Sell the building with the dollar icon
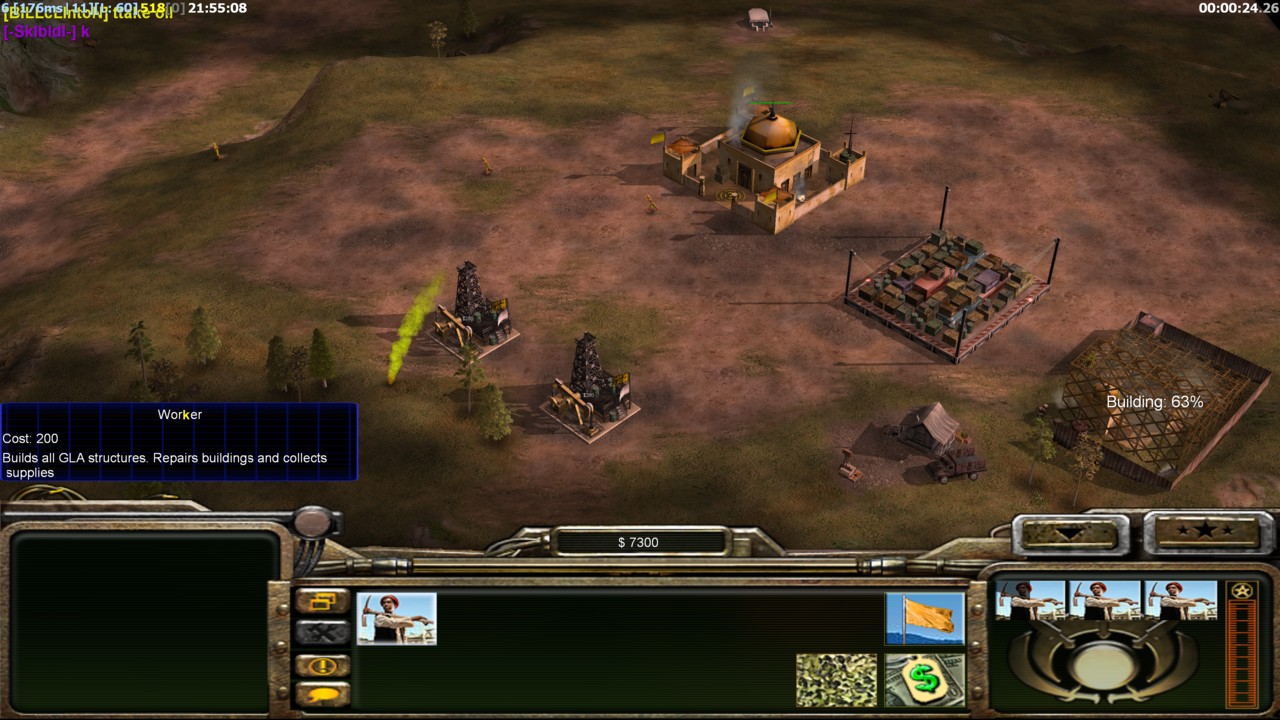Viewport: 1280px width, 720px height. pyautogui.click(x=924, y=680)
